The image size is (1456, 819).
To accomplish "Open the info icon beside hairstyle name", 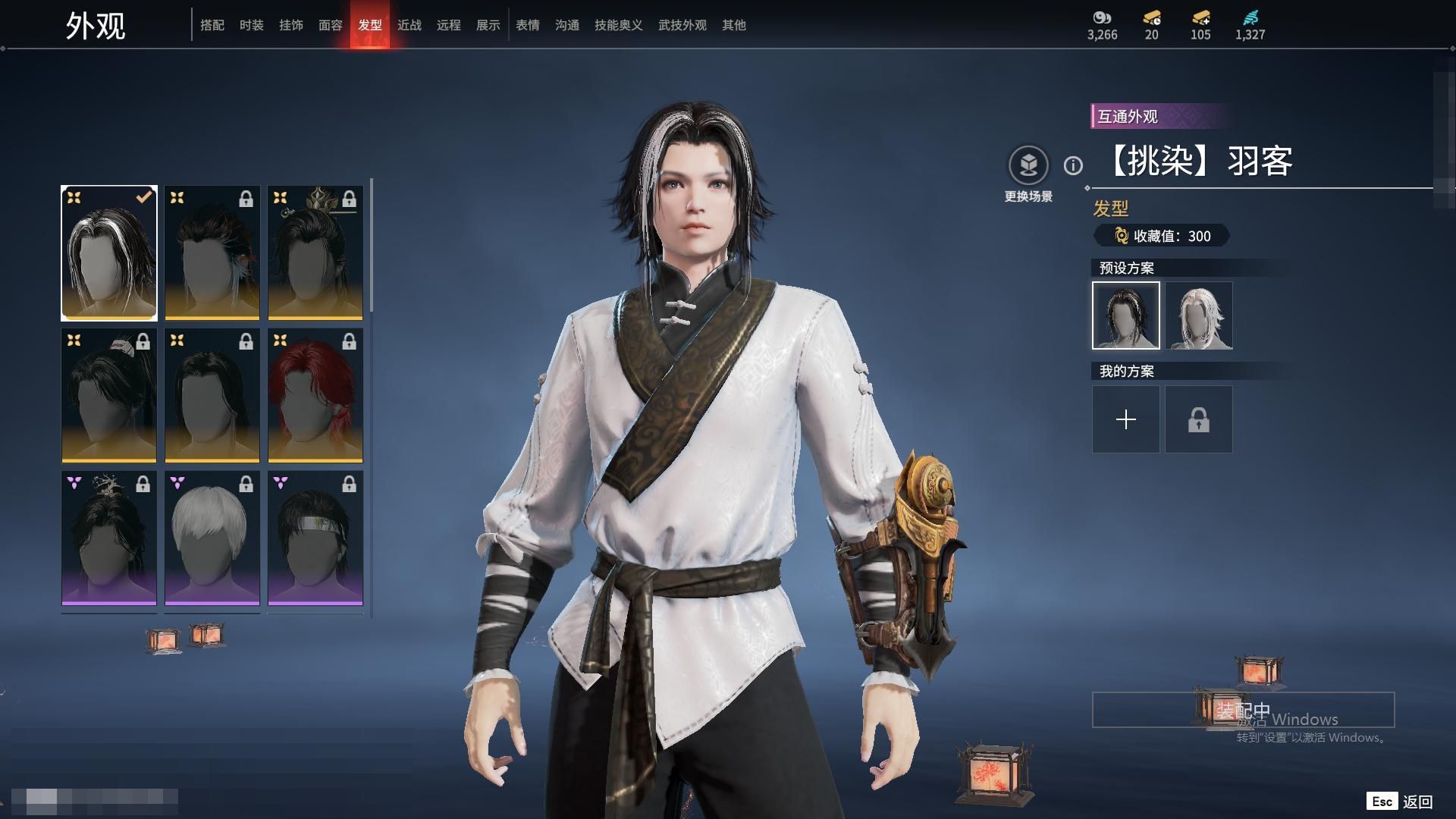I will pyautogui.click(x=1073, y=165).
